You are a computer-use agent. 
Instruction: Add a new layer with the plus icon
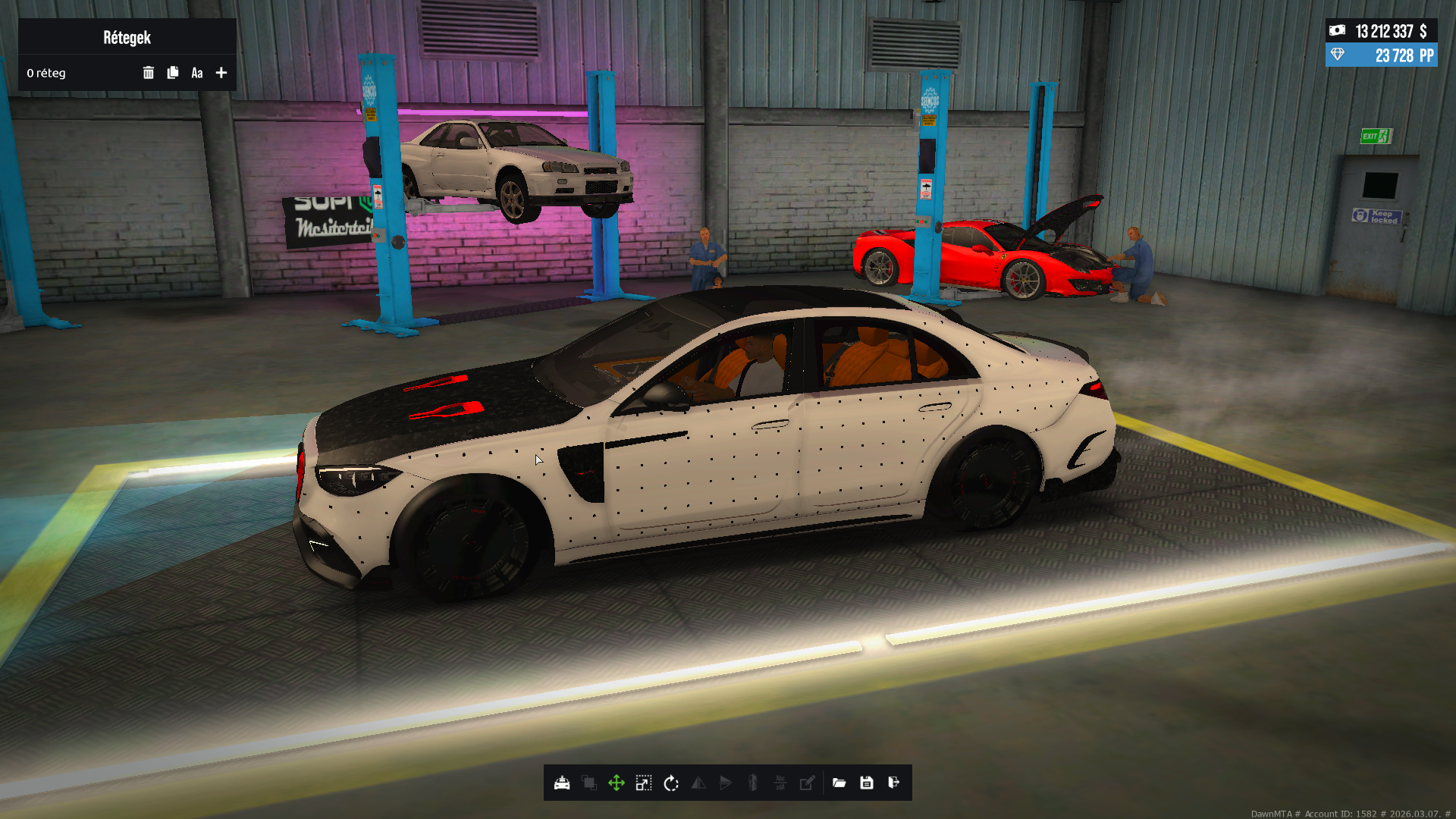click(221, 73)
